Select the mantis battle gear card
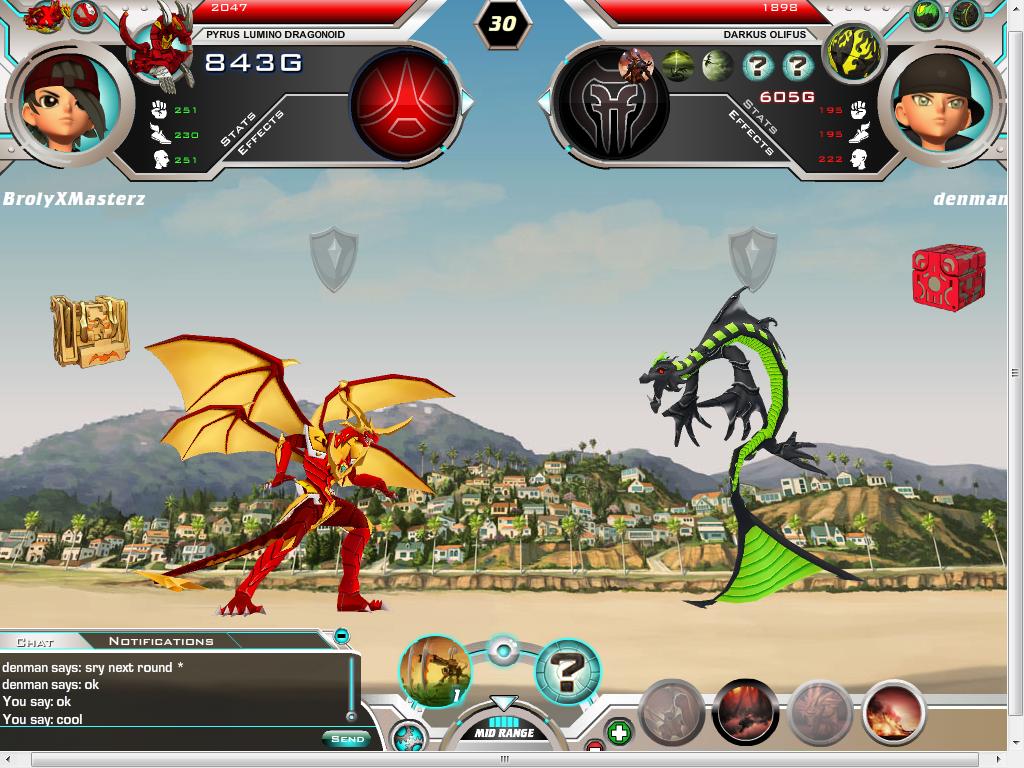This screenshot has height=768, width=1024. click(x=434, y=671)
